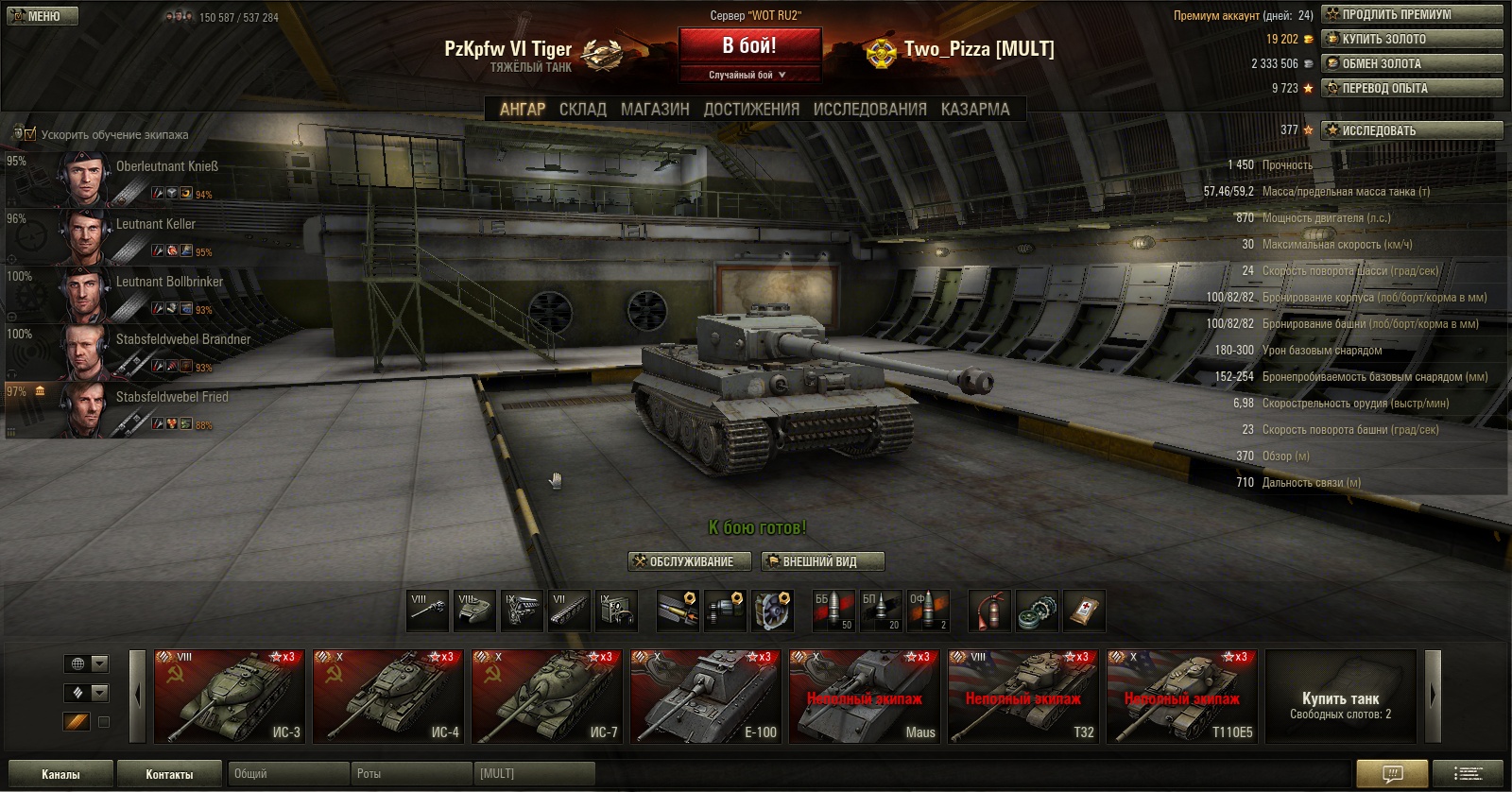Click КУПИТЬ ЗОЛОТО button
The image size is (1512, 792).
(1412, 39)
